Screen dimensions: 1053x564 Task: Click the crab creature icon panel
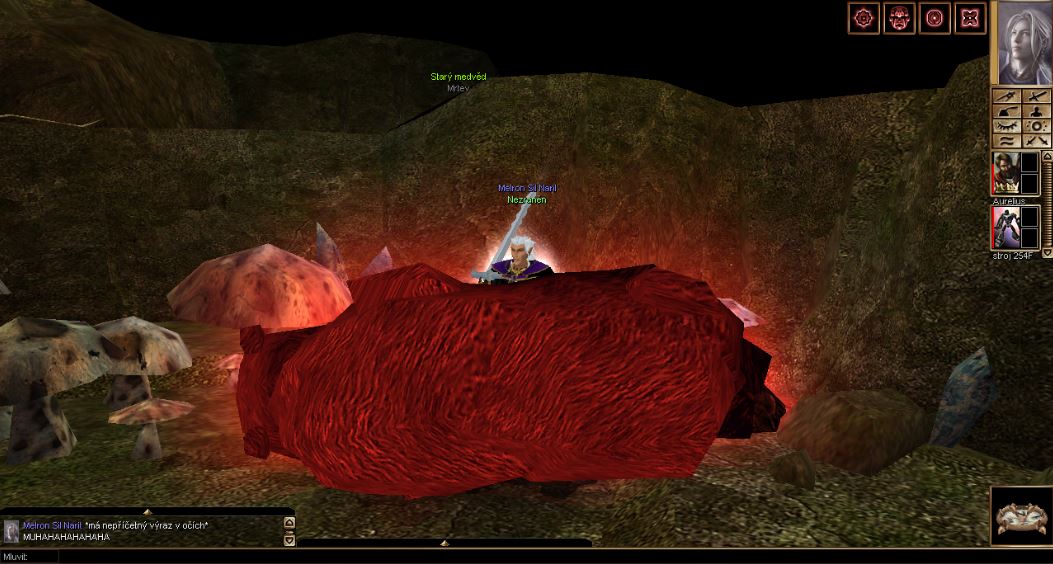point(1020,516)
